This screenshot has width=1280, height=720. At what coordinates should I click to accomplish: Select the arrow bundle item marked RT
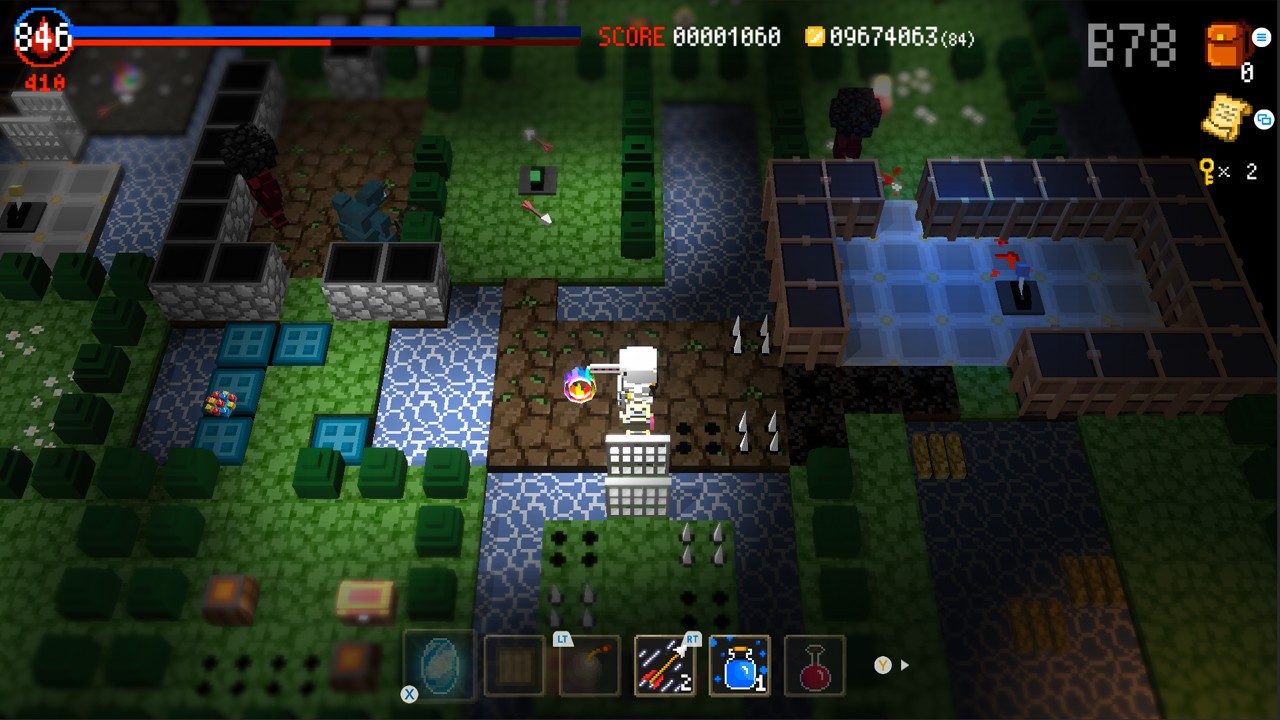coord(664,666)
